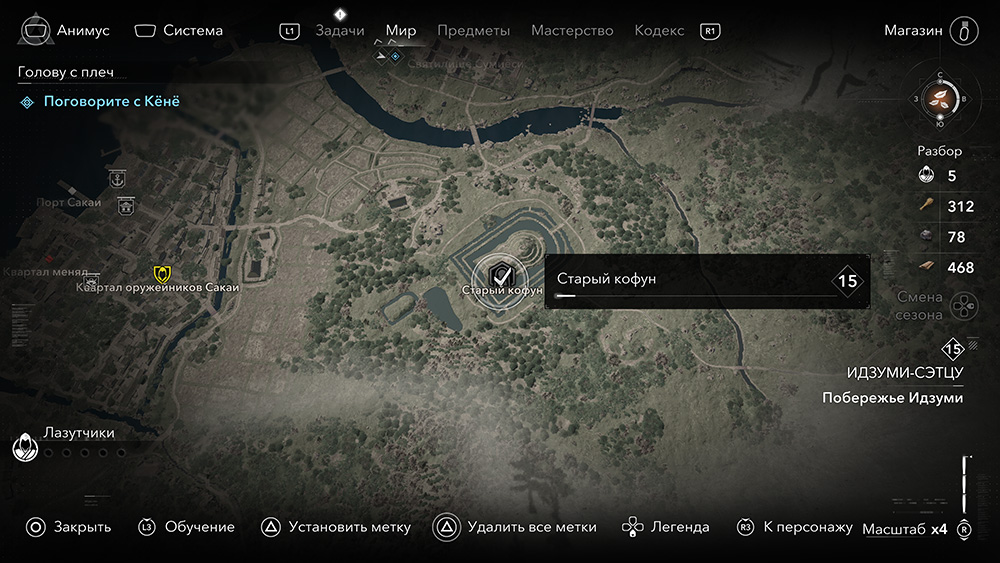
Task: Open the Обучение tutorial option
Action: click(x=187, y=527)
